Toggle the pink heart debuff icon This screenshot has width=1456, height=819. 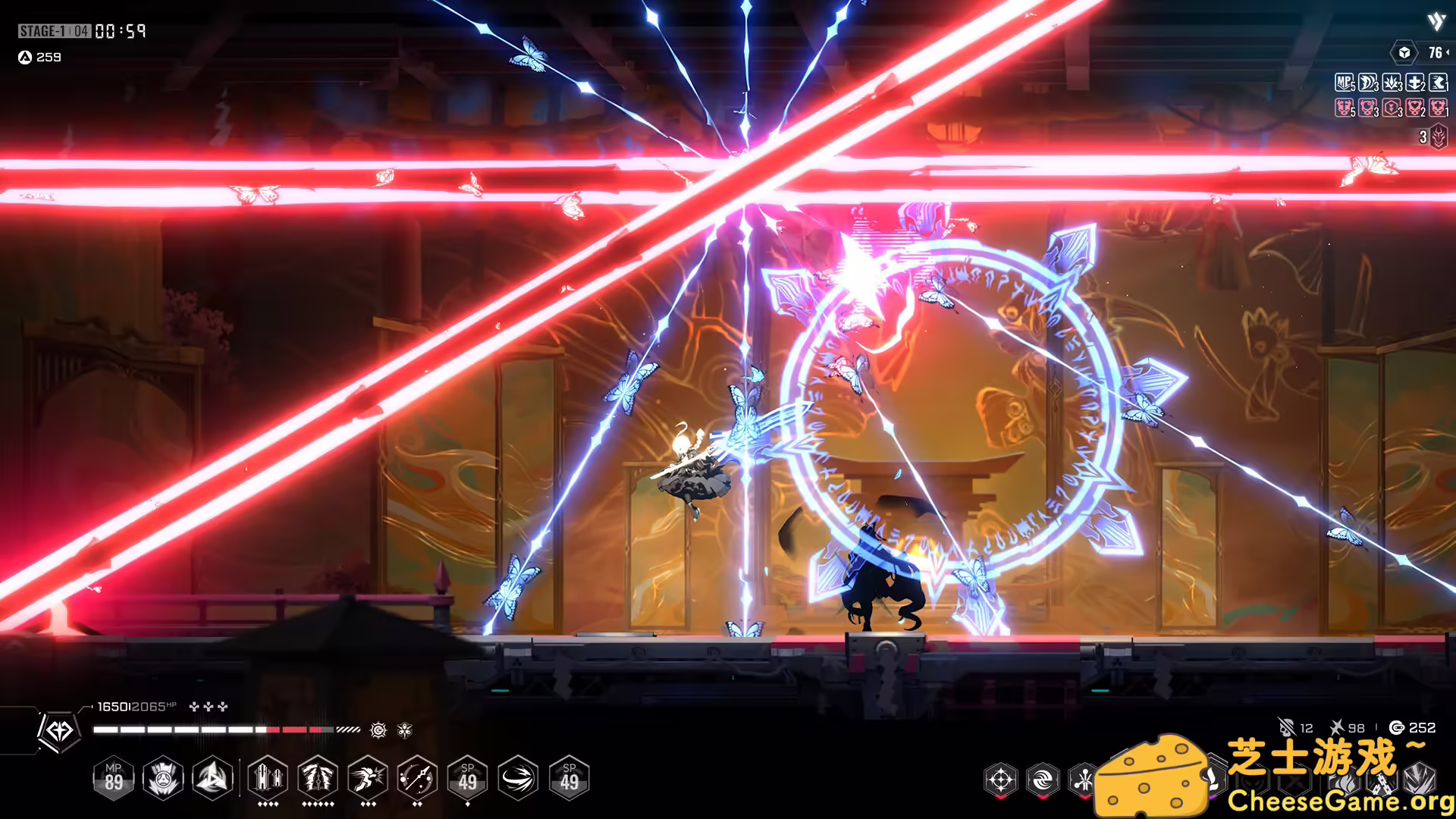click(1413, 108)
